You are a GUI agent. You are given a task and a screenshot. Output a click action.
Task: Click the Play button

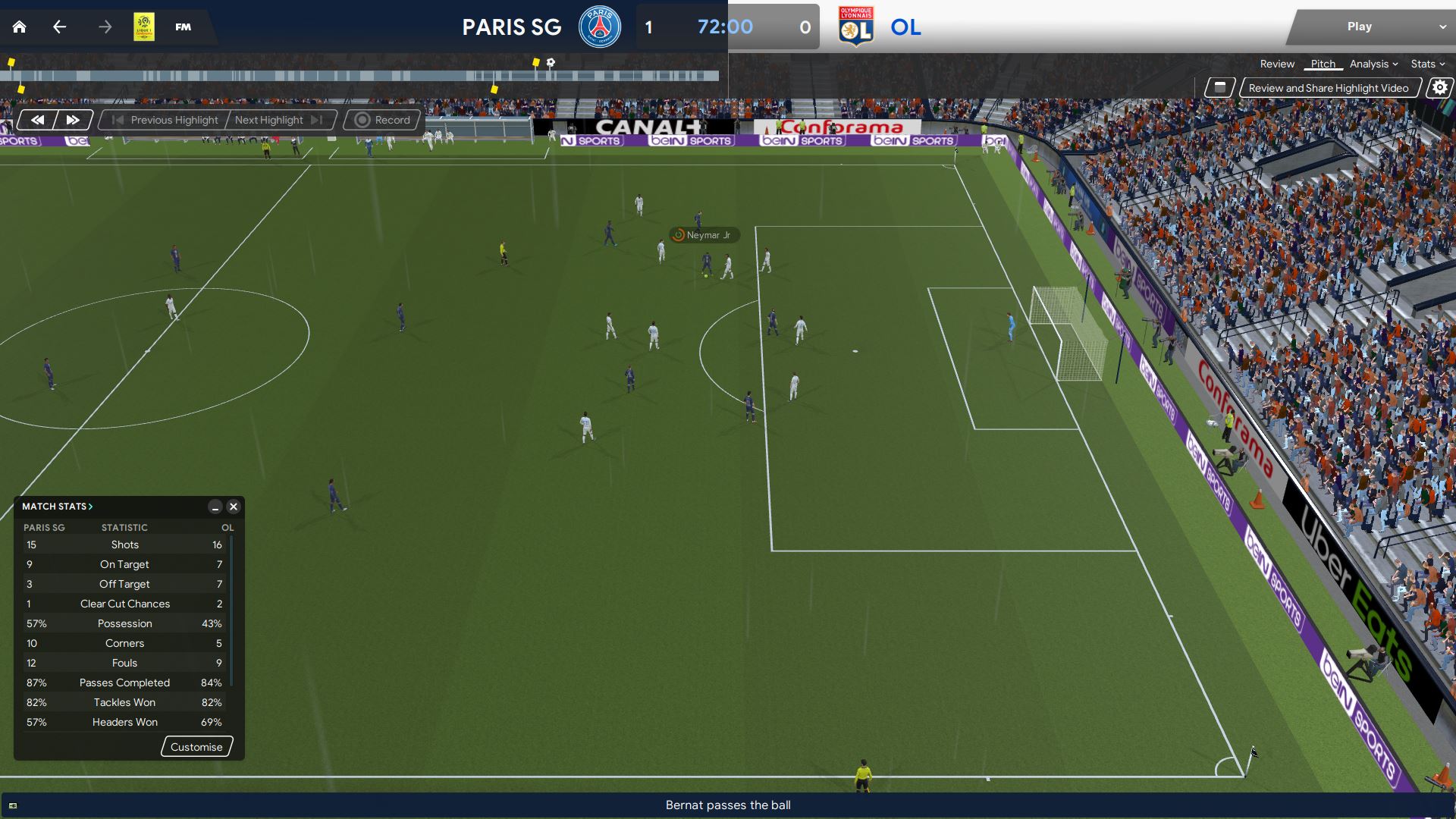tap(1359, 27)
